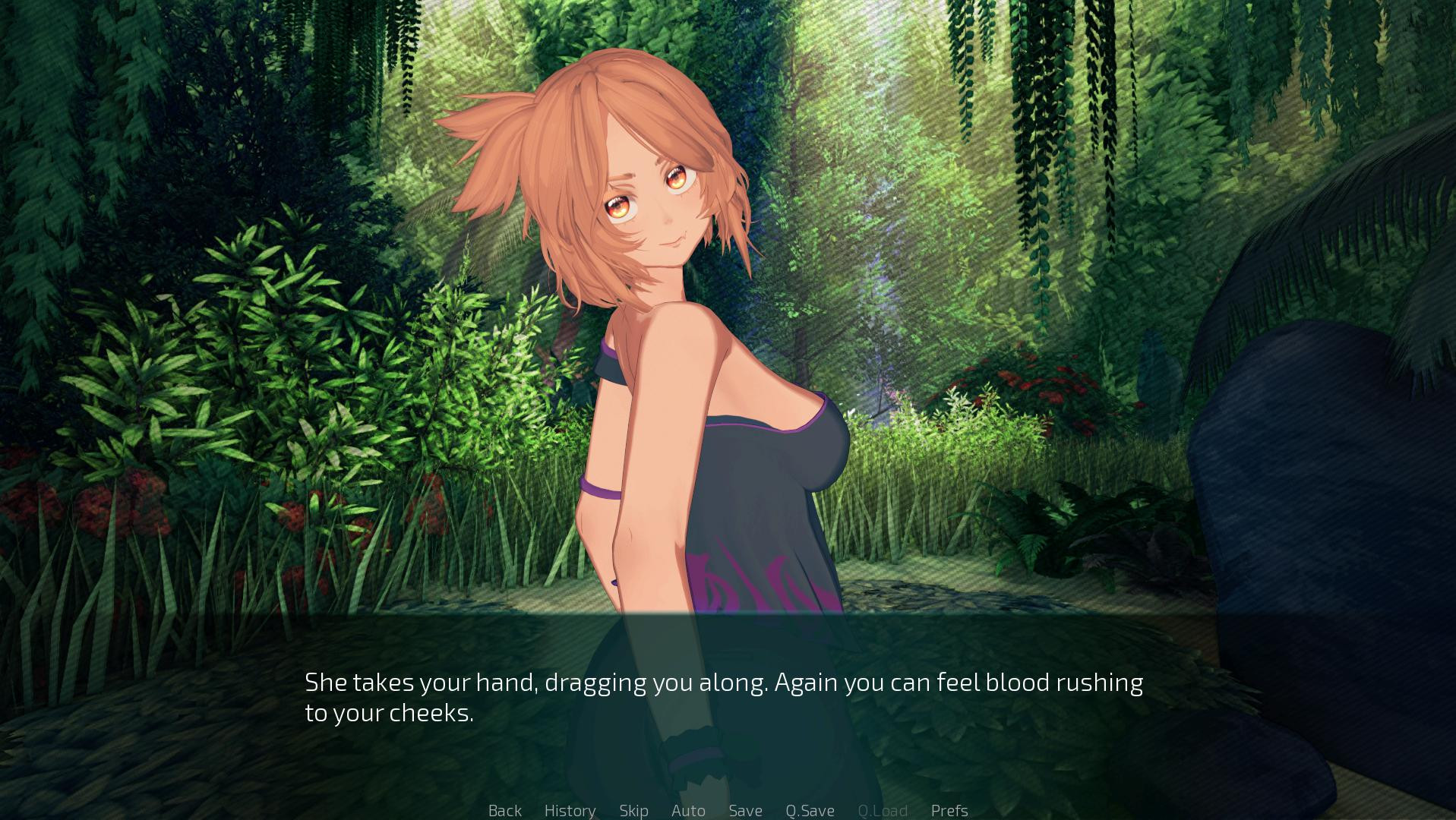Advance the dialogue text box
Image resolution: width=1456 pixels, height=820 pixels.
click(723, 697)
